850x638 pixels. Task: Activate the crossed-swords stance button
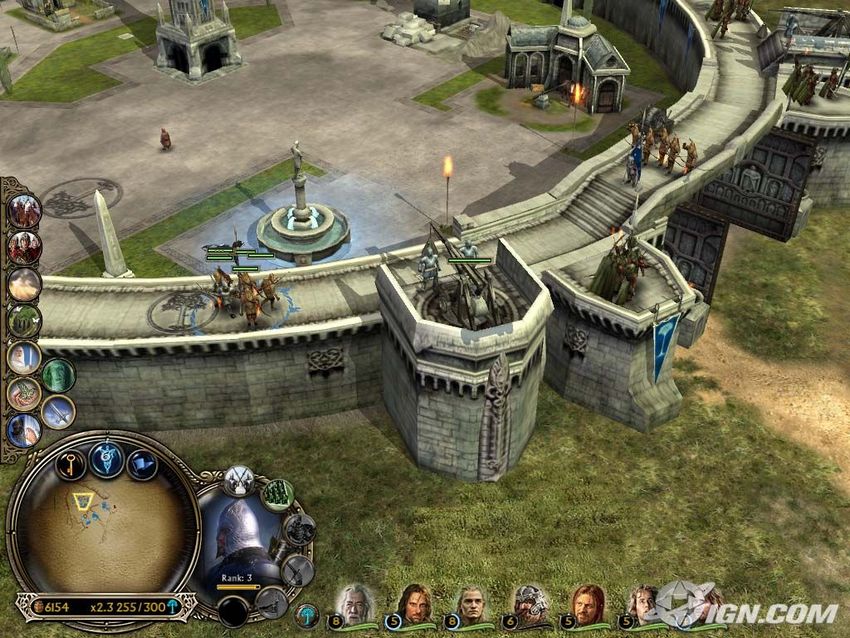click(238, 480)
